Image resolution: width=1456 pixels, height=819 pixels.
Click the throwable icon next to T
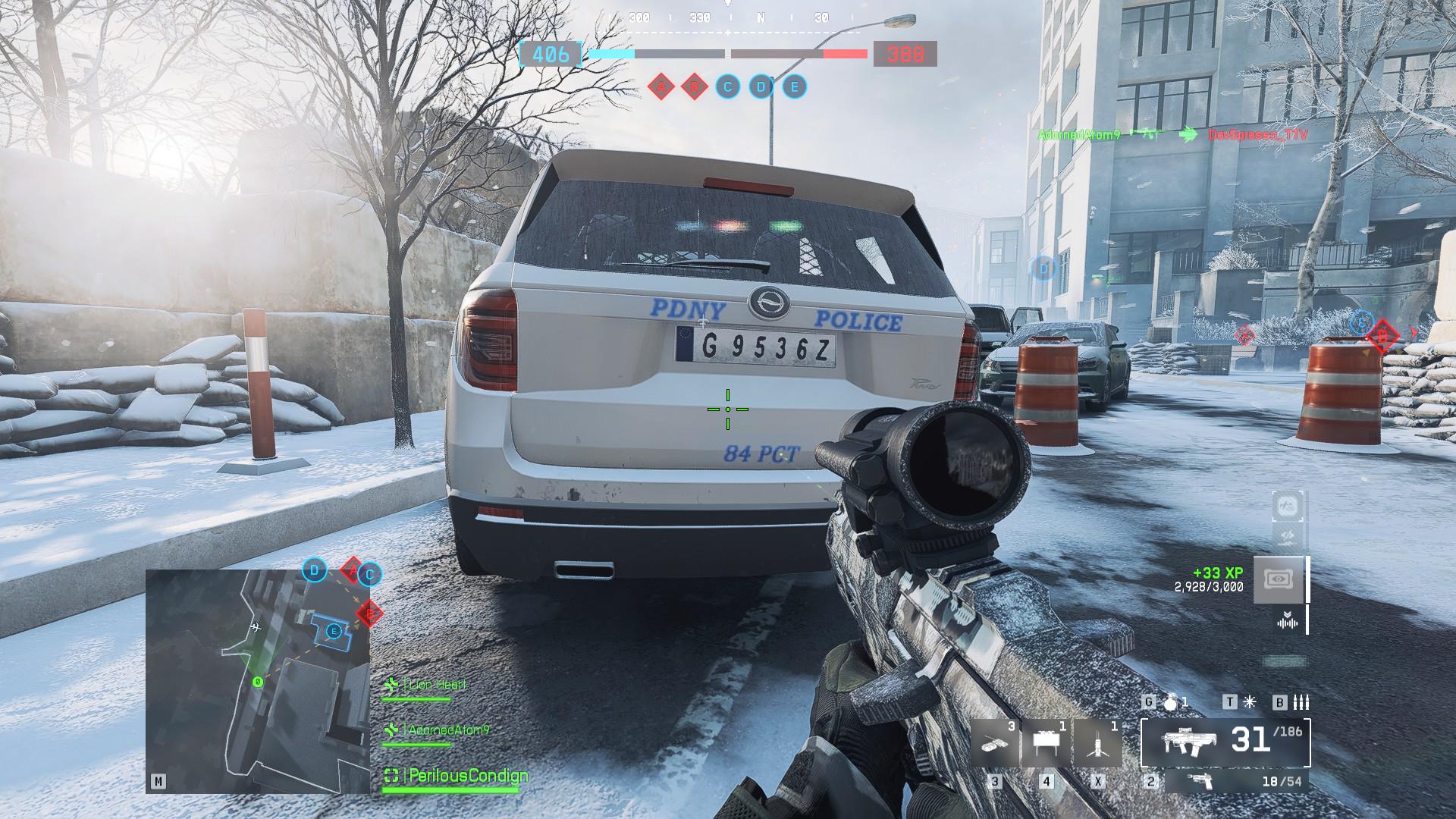1249,701
